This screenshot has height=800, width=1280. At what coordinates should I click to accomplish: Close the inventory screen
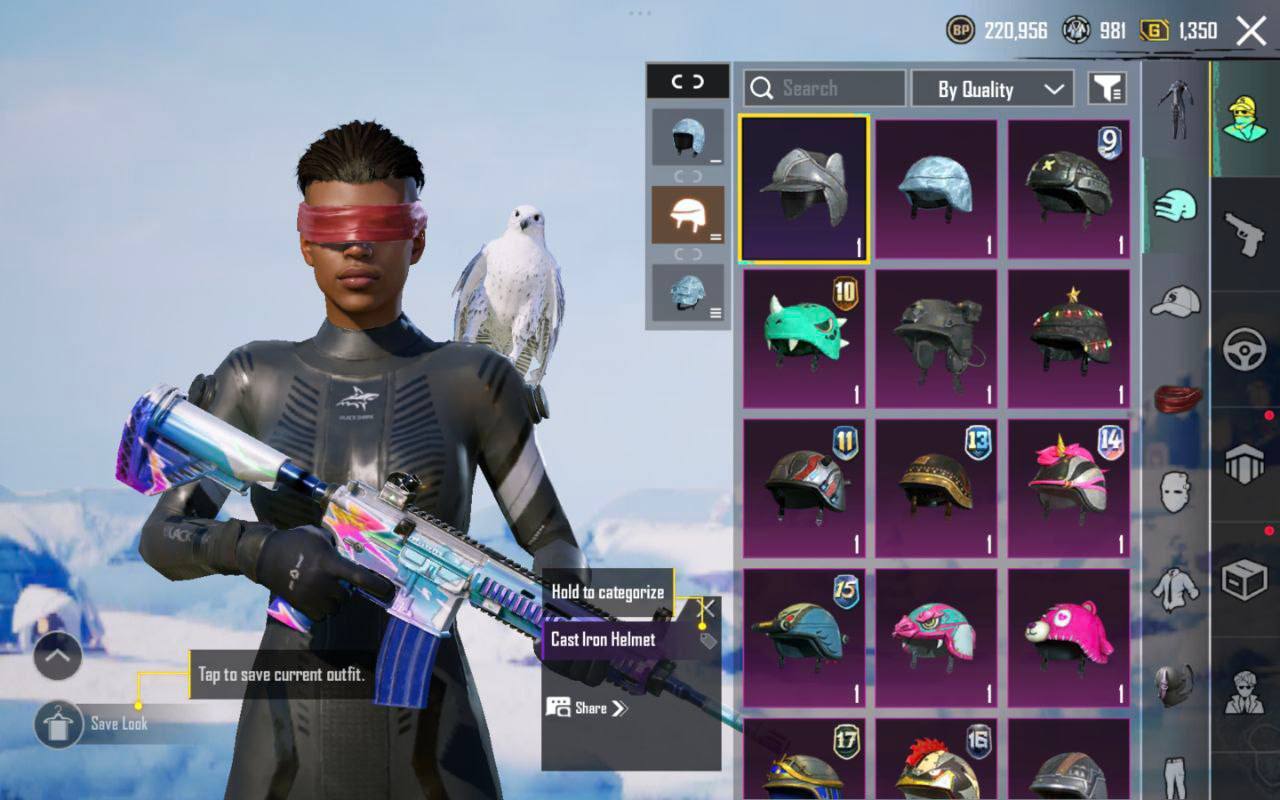(x=1251, y=31)
